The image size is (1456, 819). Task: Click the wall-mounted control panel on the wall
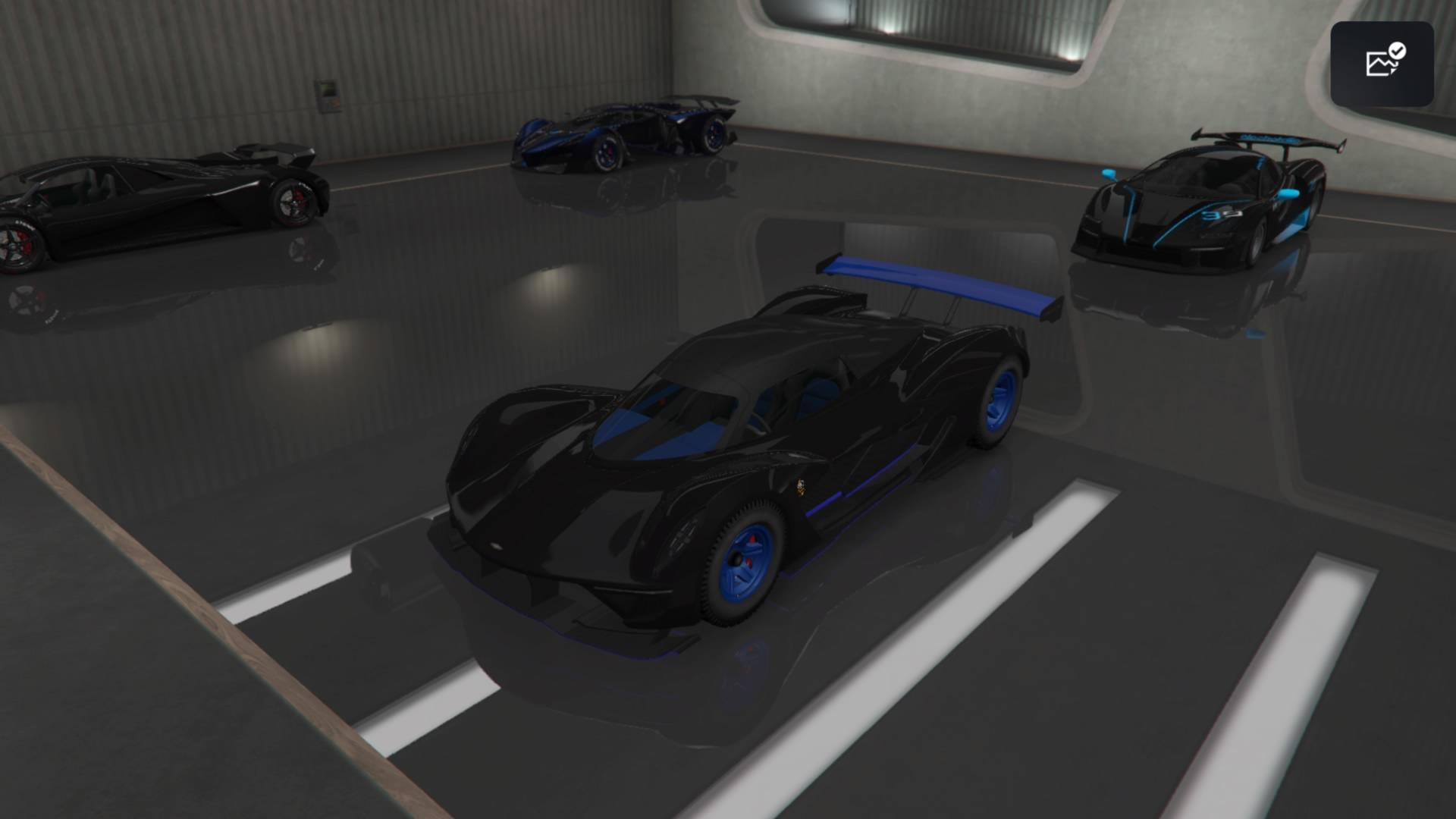[328, 93]
